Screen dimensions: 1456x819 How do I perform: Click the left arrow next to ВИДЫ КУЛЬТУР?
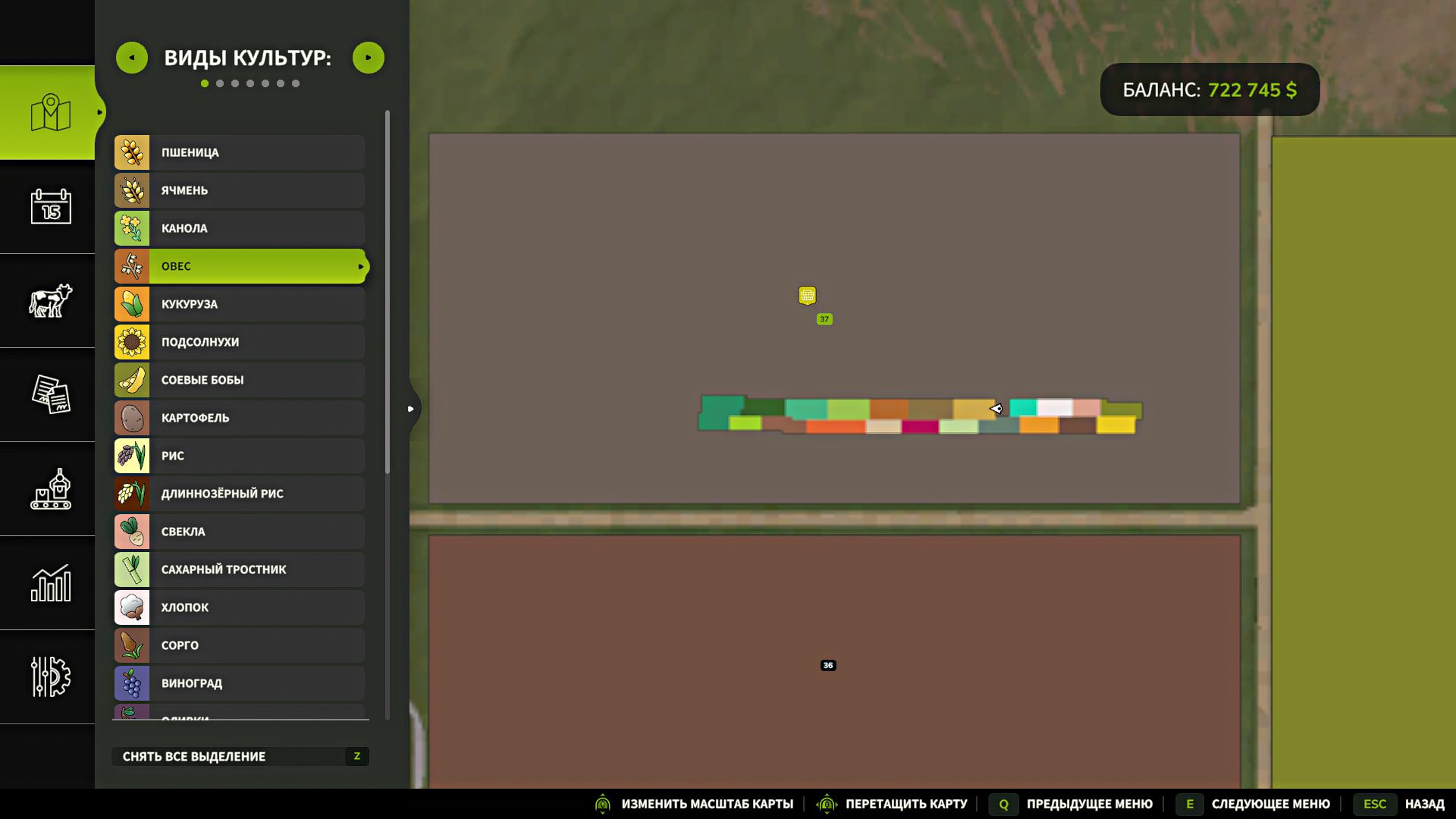pyautogui.click(x=132, y=57)
